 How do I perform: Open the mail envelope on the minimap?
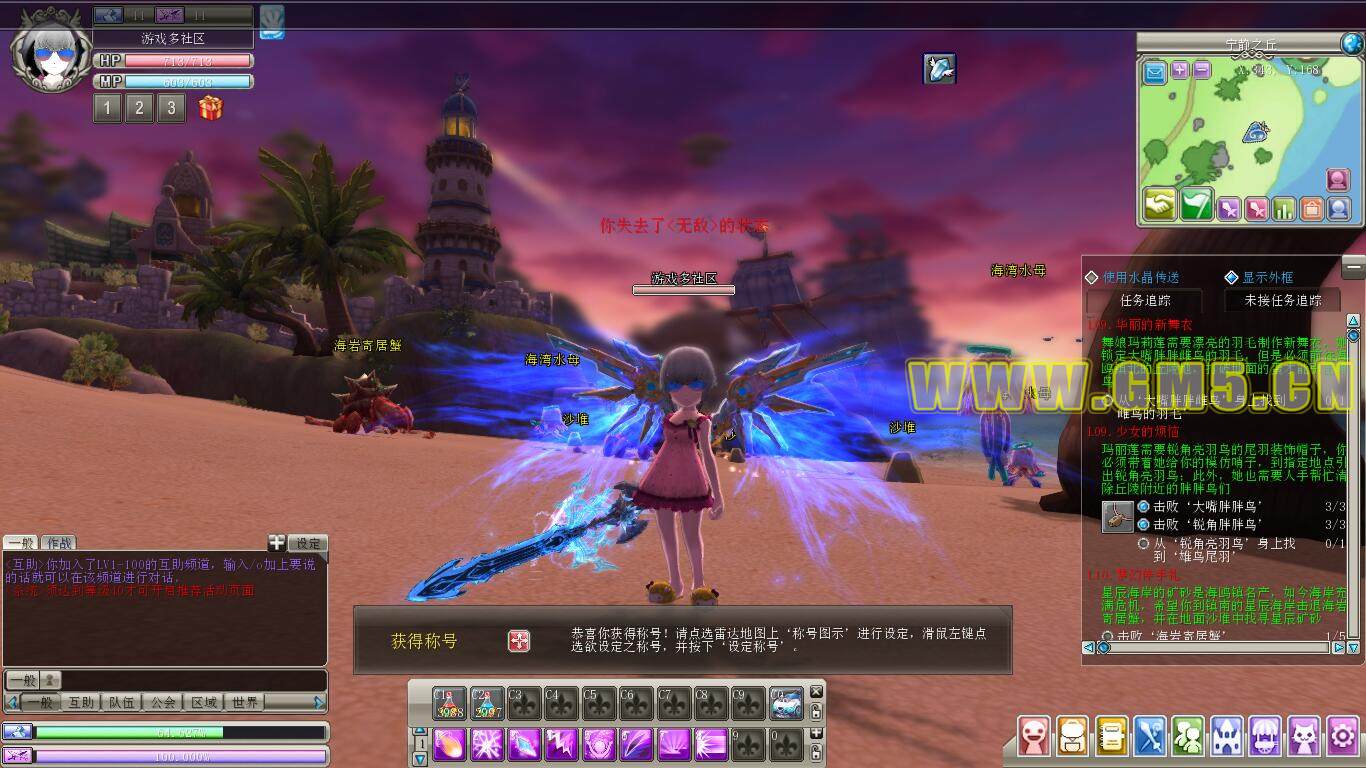[x=1155, y=72]
